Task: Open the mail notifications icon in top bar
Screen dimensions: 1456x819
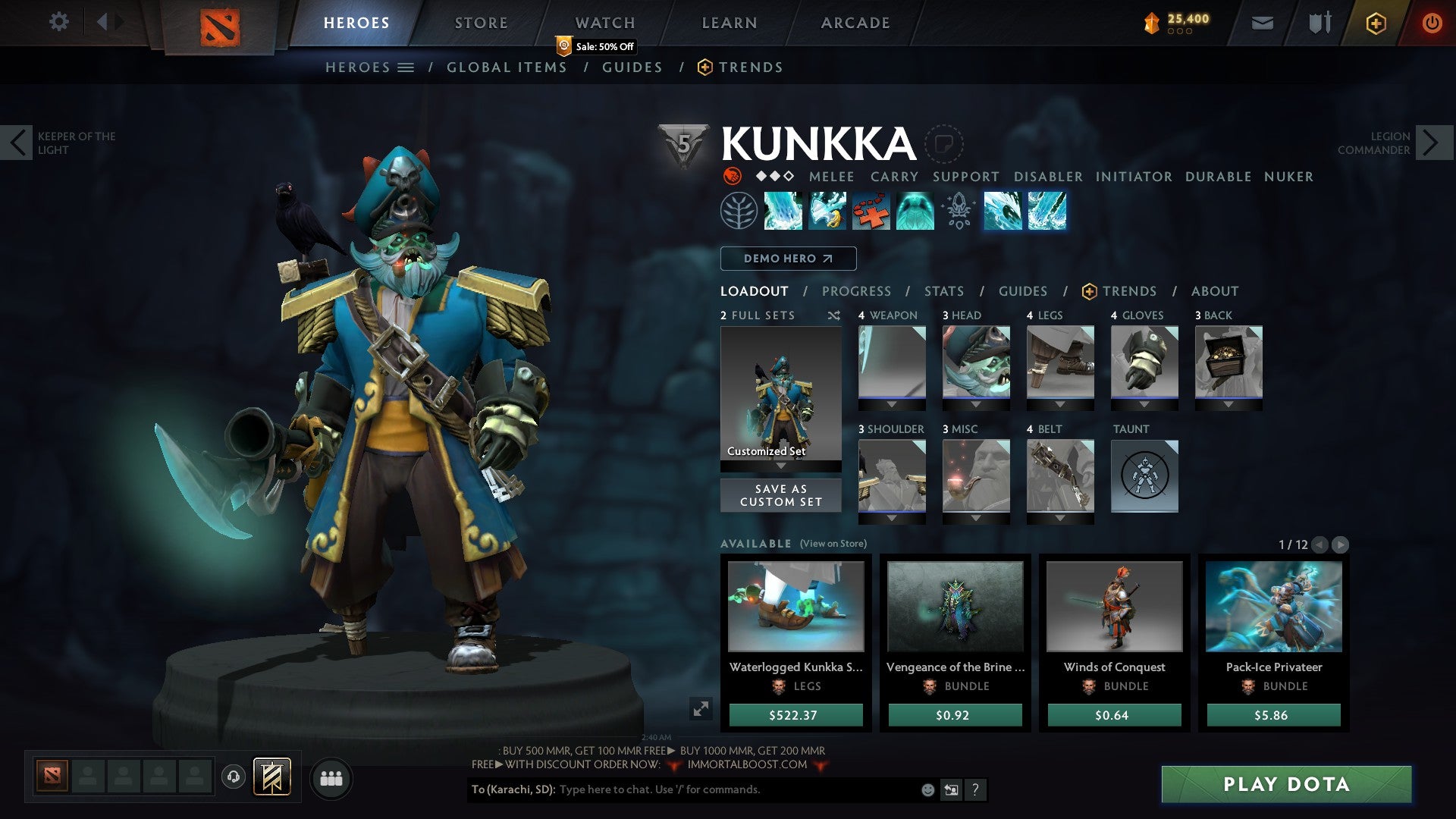Action: pyautogui.click(x=1263, y=22)
